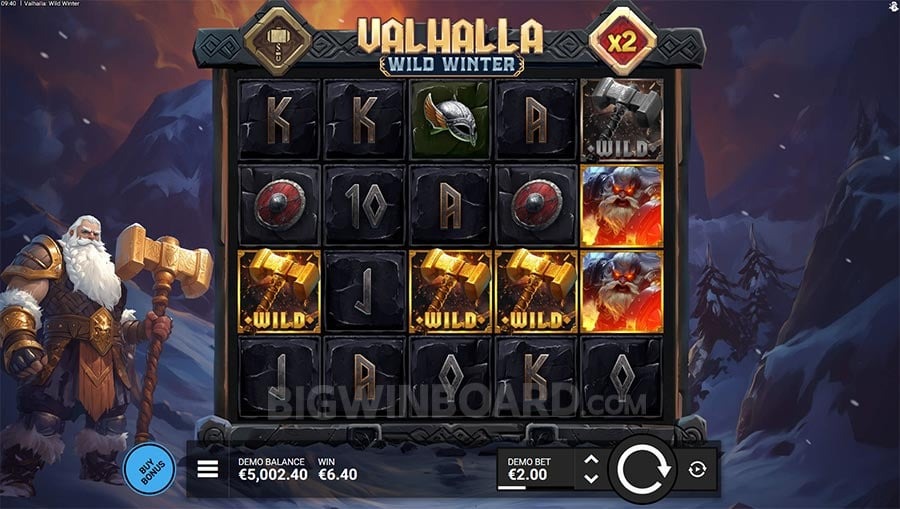
Task: Decrease the demo bet amount
Action: pyautogui.click(x=591, y=478)
